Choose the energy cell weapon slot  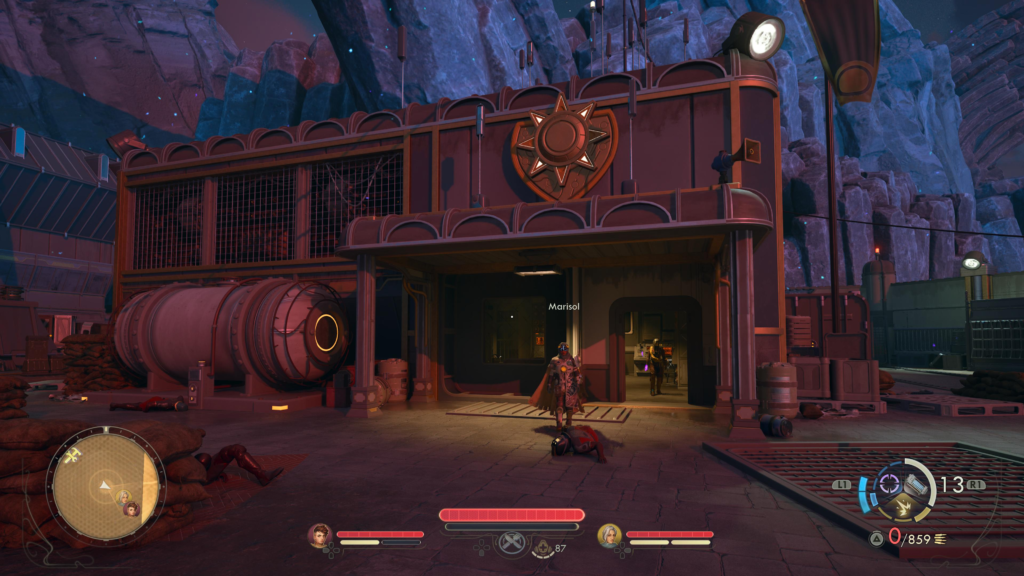pyautogui.click(x=917, y=484)
